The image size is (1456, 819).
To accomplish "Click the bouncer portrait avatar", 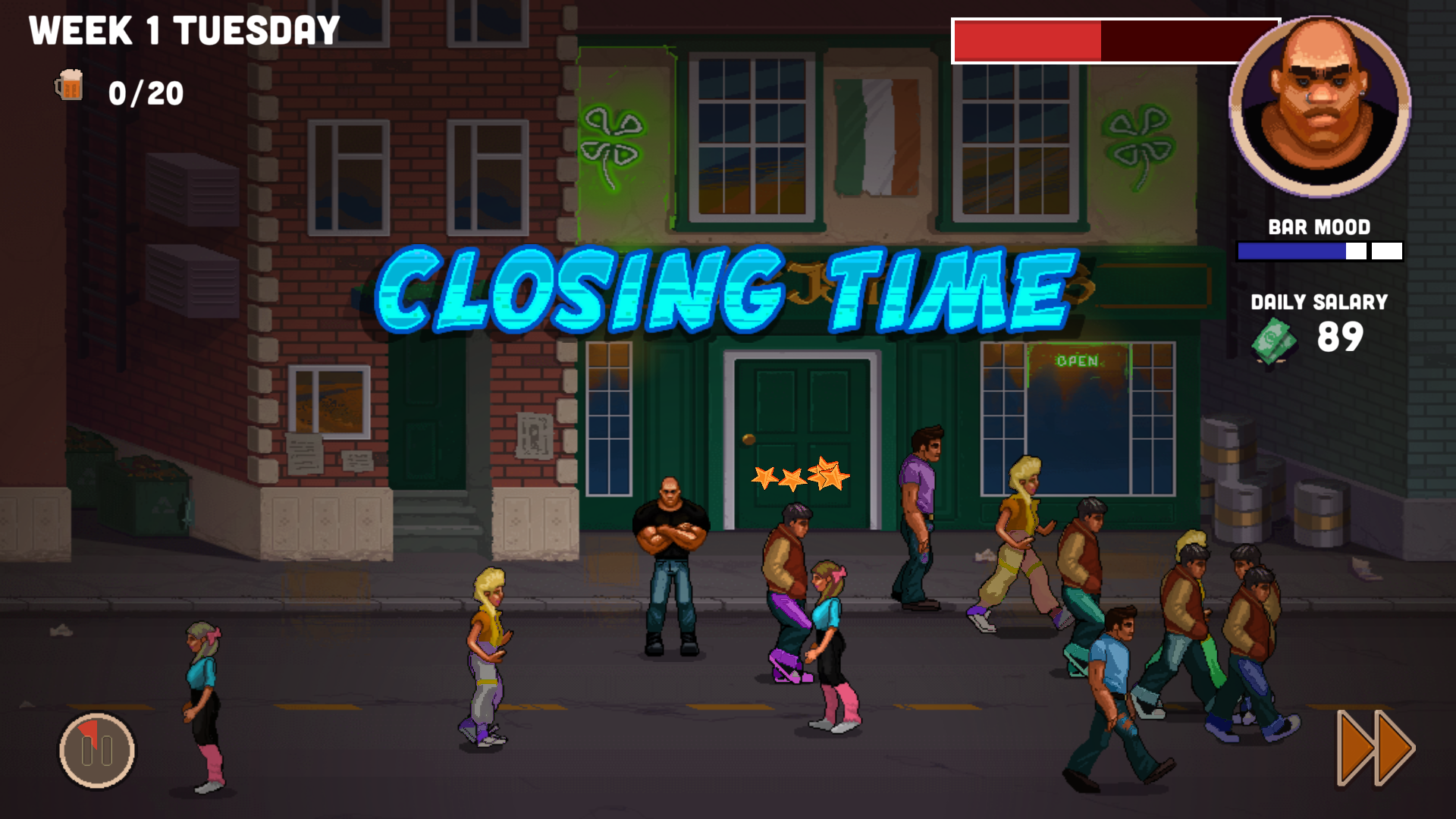I will (x=1319, y=106).
